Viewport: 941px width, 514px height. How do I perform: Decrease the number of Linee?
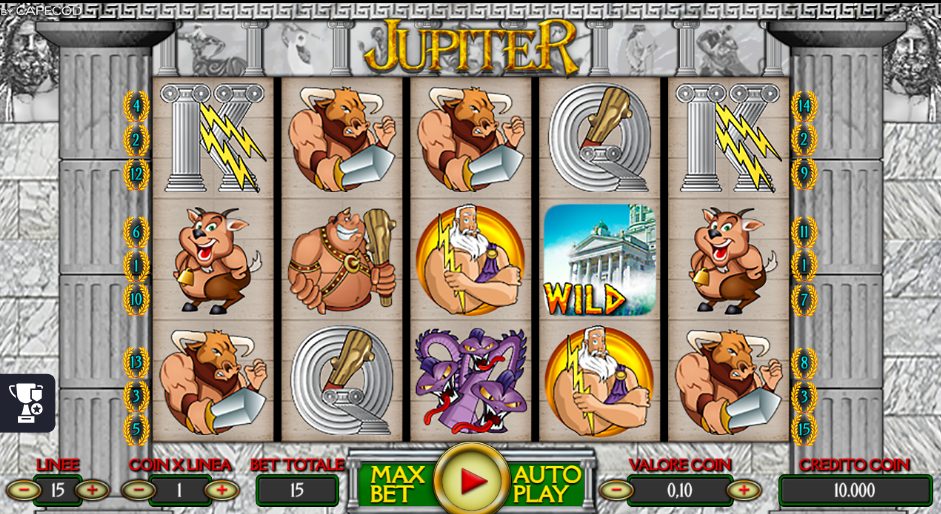[x=23, y=490]
